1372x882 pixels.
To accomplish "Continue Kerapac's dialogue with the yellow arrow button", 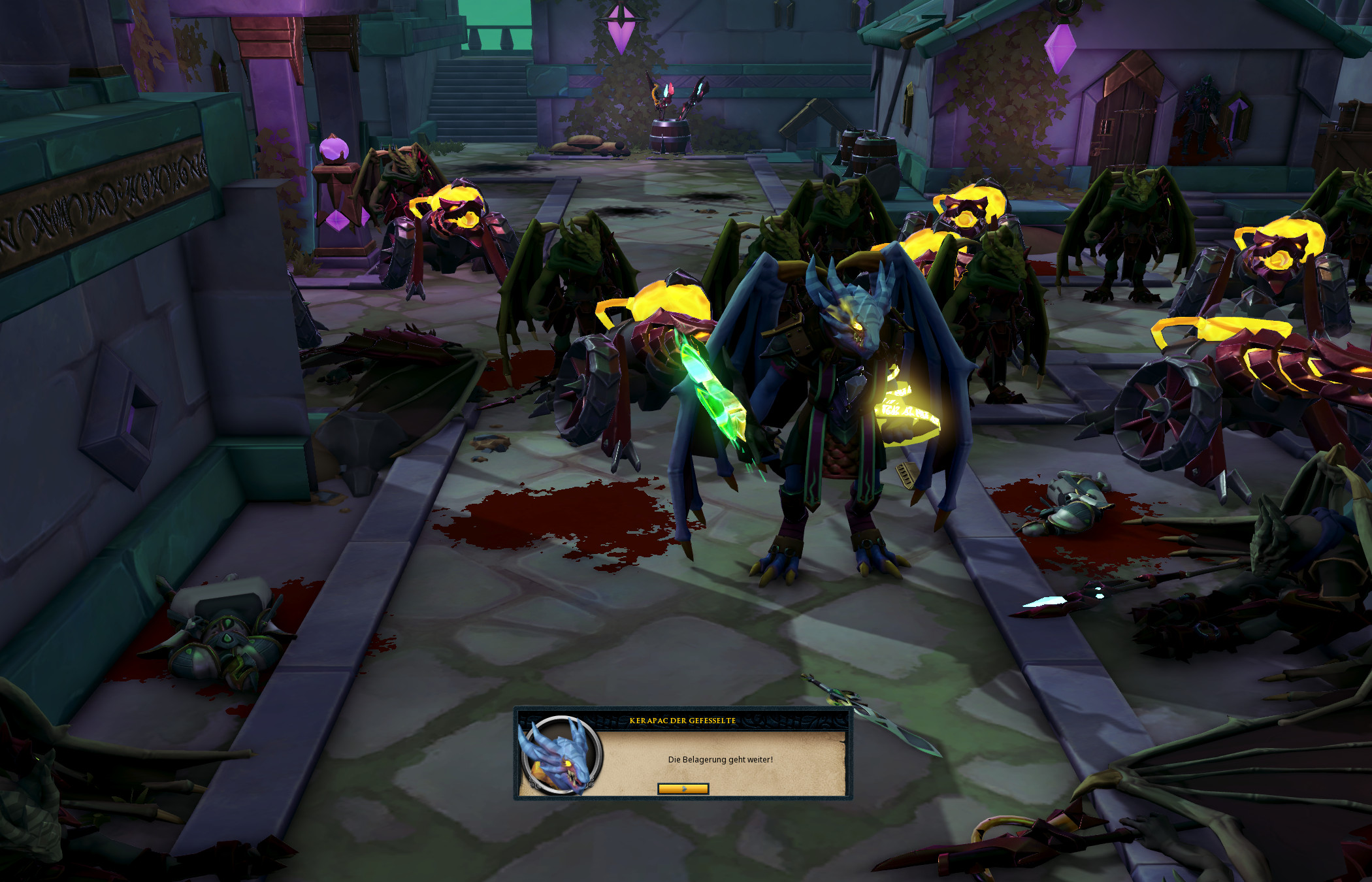I will 683,789.
